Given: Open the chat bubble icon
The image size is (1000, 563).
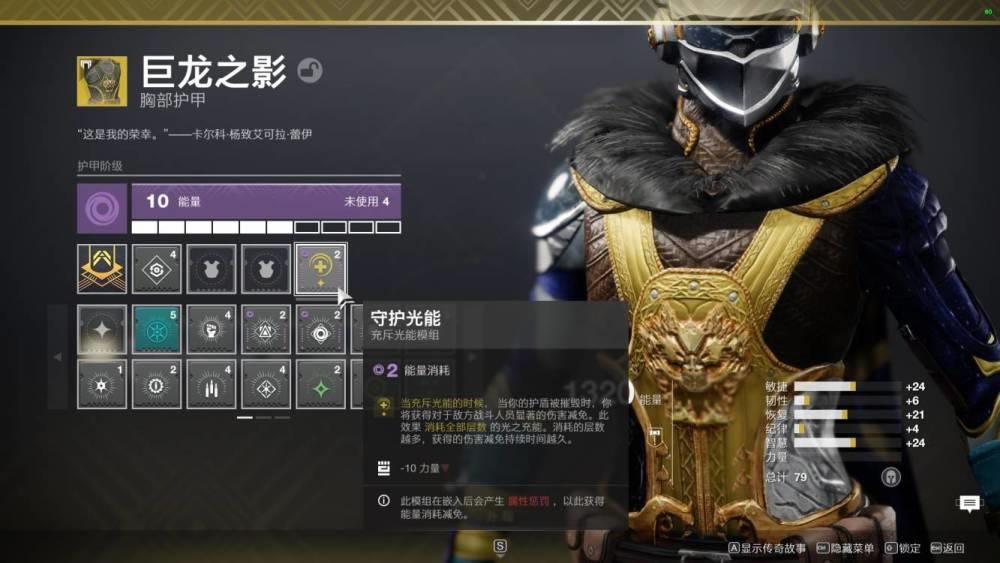Looking at the screenshot, I should click(x=969, y=503).
